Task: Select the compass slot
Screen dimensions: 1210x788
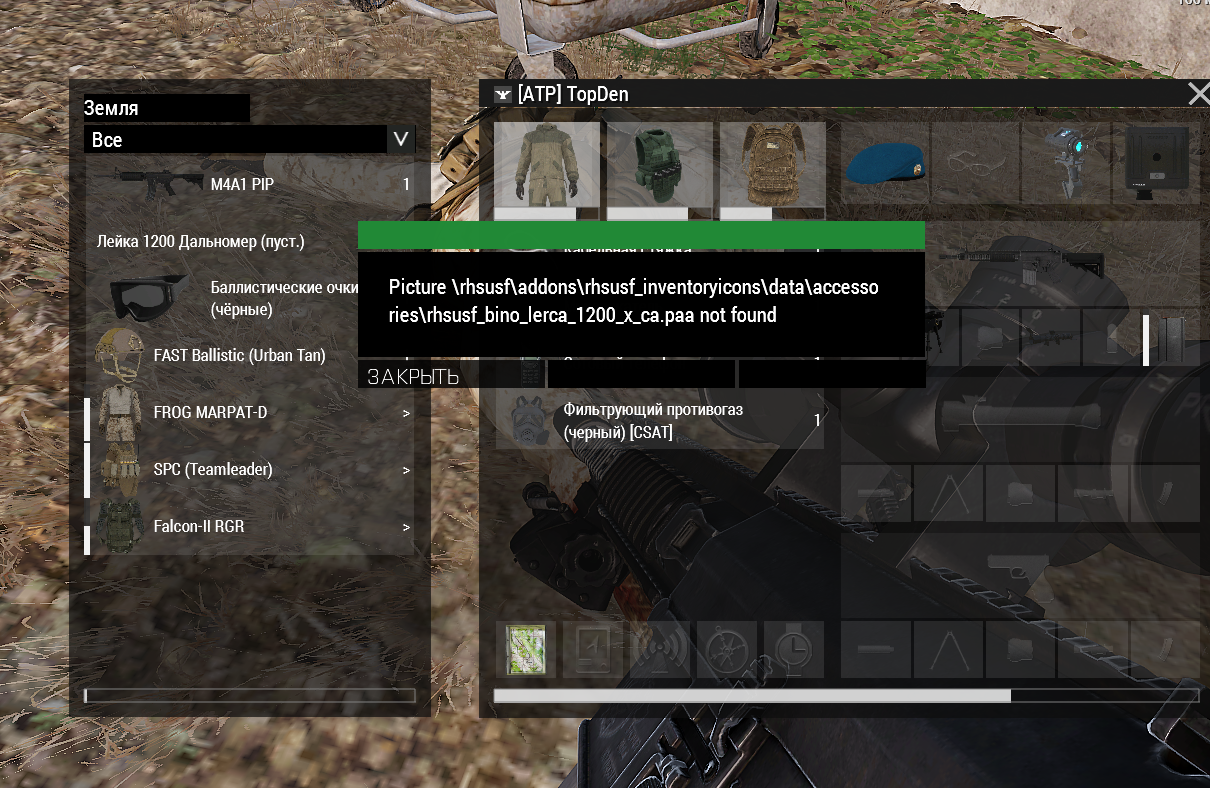Action: coord(727,650)
